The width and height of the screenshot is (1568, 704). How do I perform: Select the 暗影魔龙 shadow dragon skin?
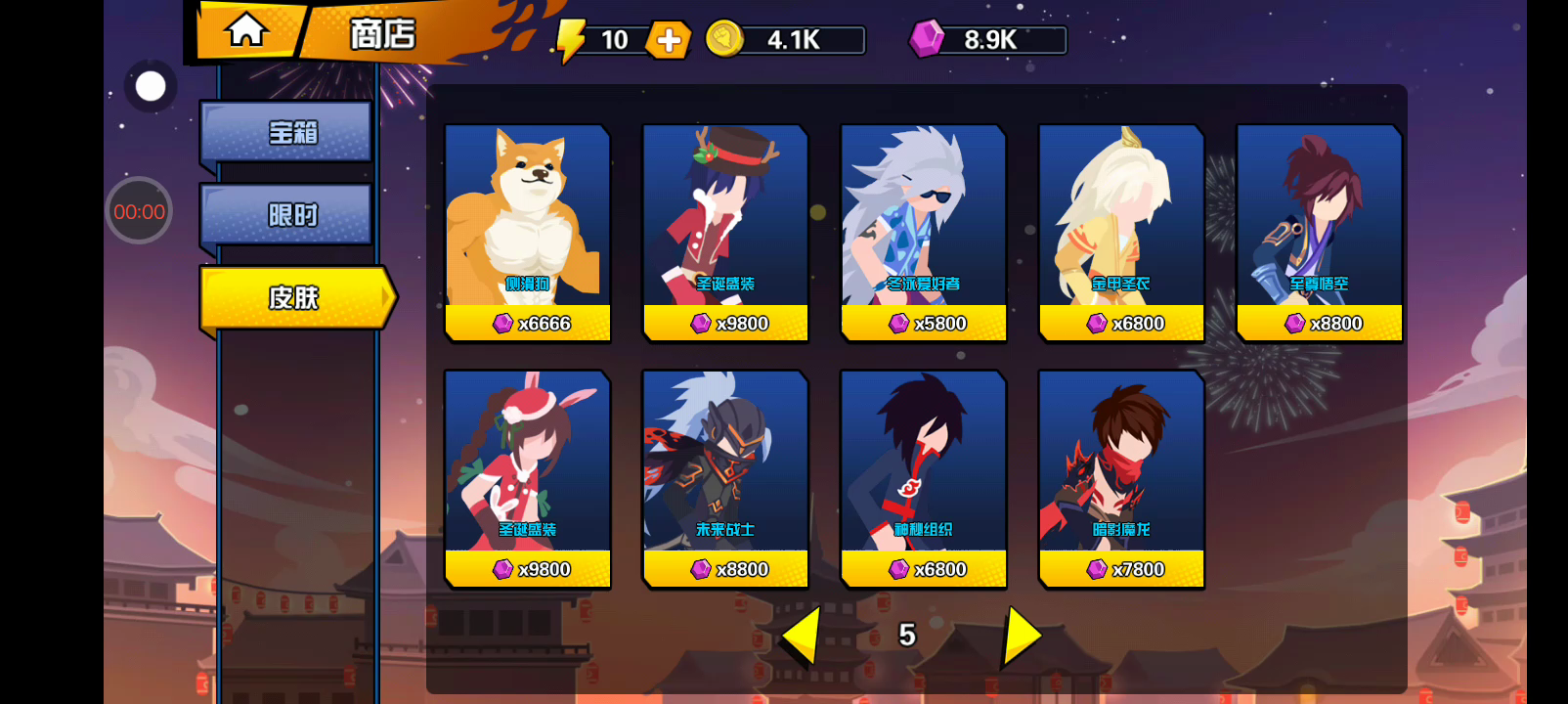[1121, 479]
